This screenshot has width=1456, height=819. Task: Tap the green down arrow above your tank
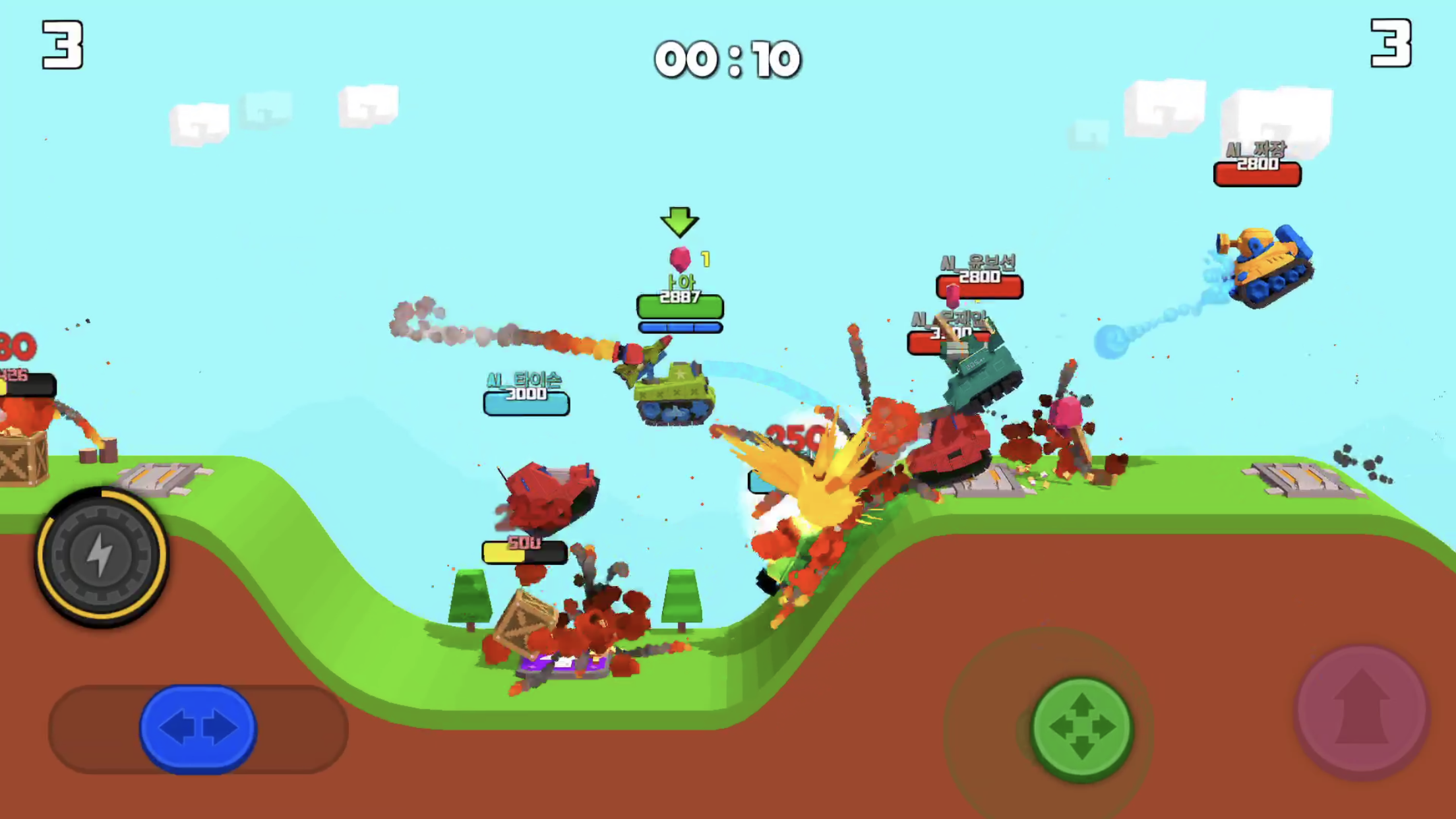[680, 223]
